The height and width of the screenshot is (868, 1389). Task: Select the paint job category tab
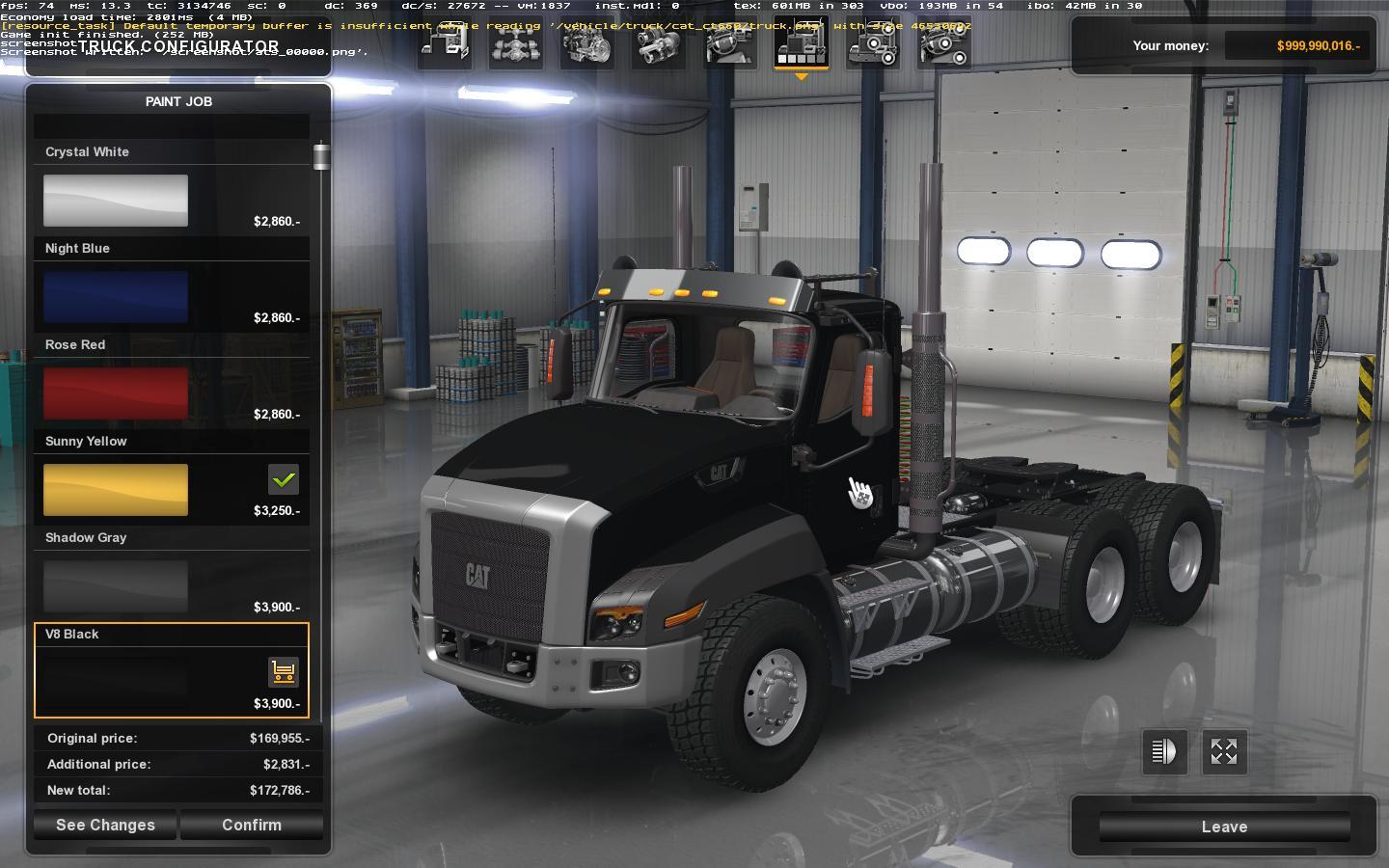coord(802,43)
